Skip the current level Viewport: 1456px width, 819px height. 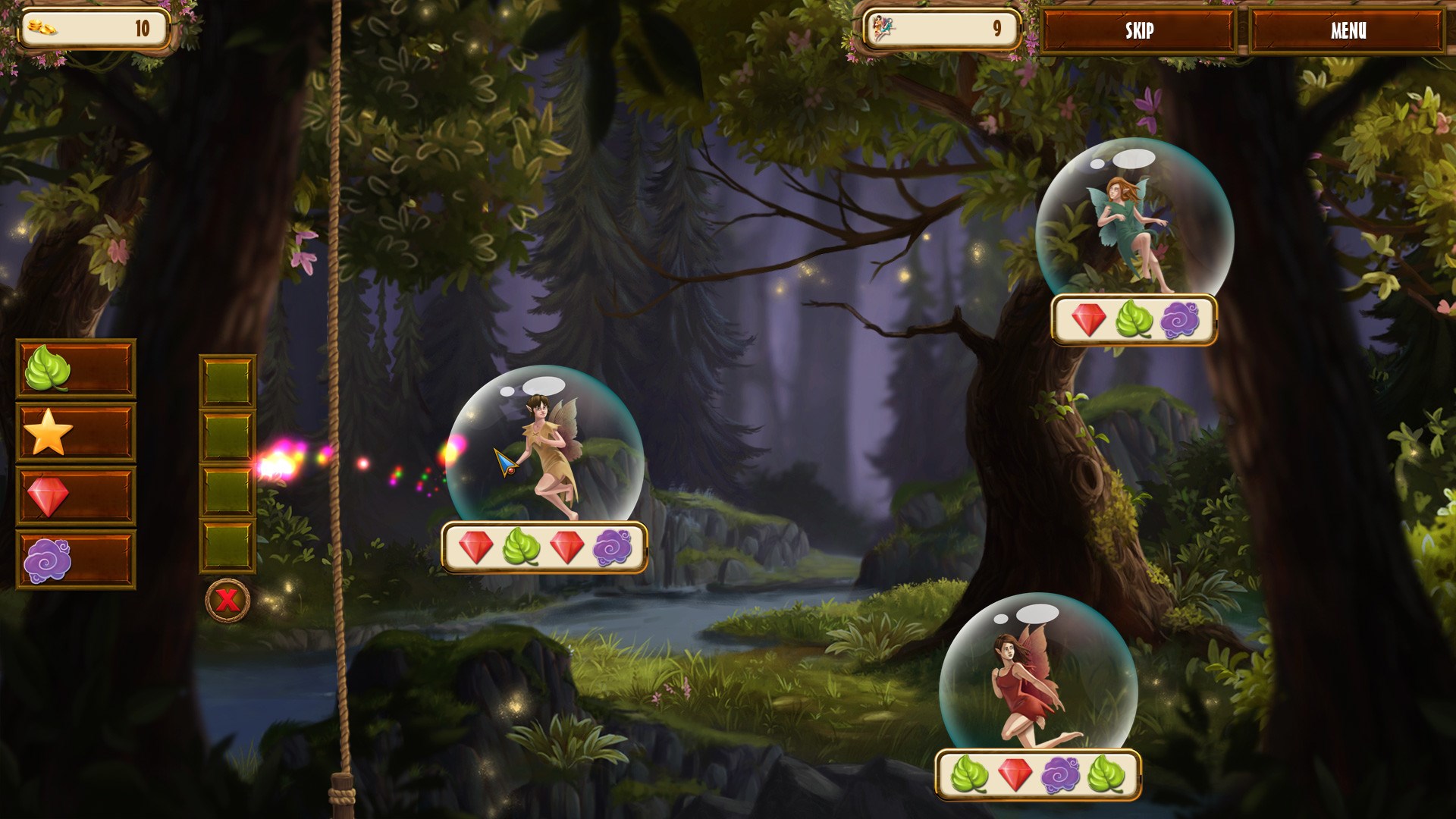(x=1138, y=30)
